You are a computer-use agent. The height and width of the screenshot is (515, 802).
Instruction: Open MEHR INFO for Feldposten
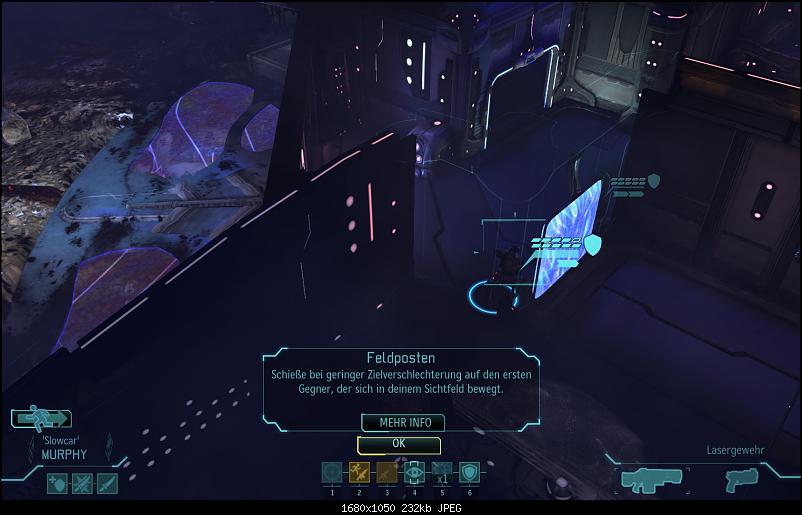pyautogui.click(x=398, y=423)
